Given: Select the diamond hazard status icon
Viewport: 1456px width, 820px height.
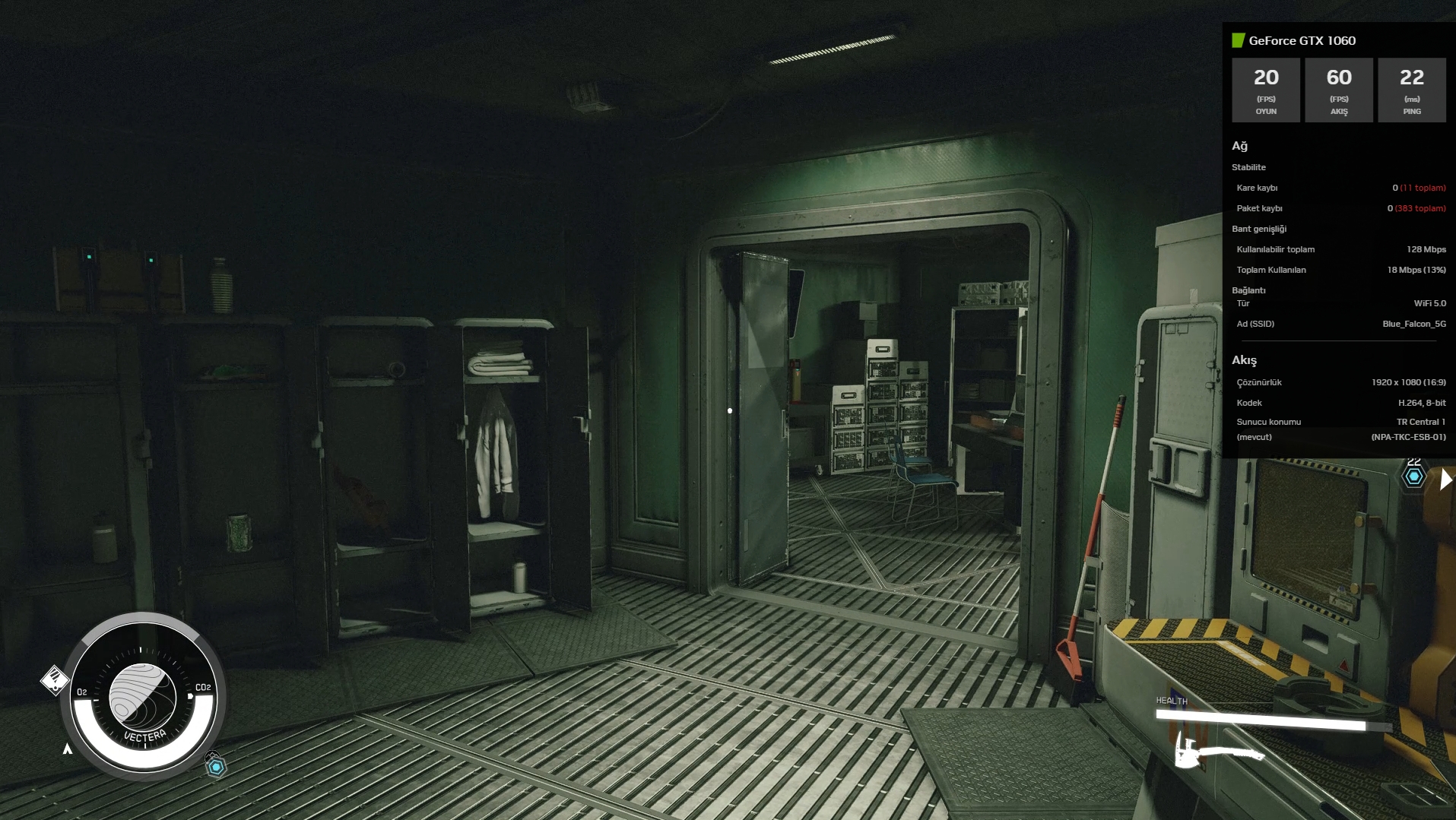Looking at the screenshot, I should pyautogui.click(x=54, y=680).
